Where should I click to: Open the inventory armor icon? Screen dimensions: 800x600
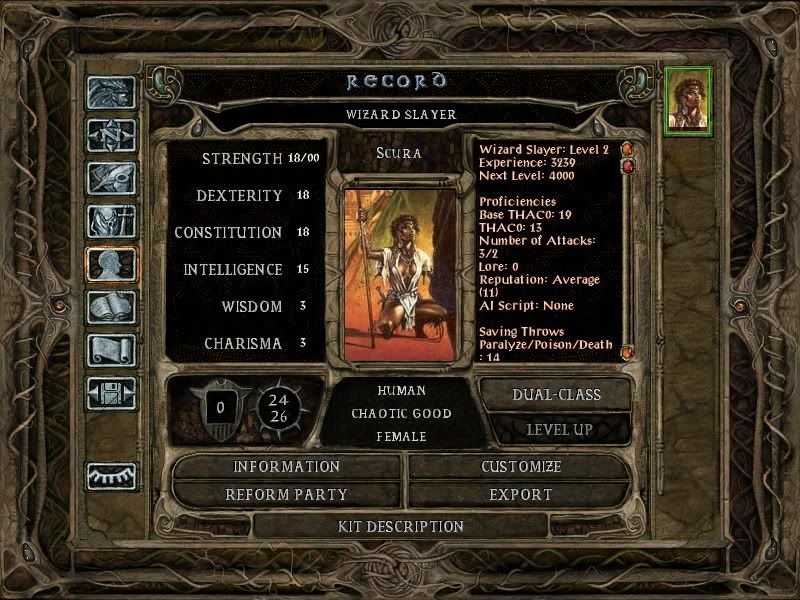tap(111, 221)
